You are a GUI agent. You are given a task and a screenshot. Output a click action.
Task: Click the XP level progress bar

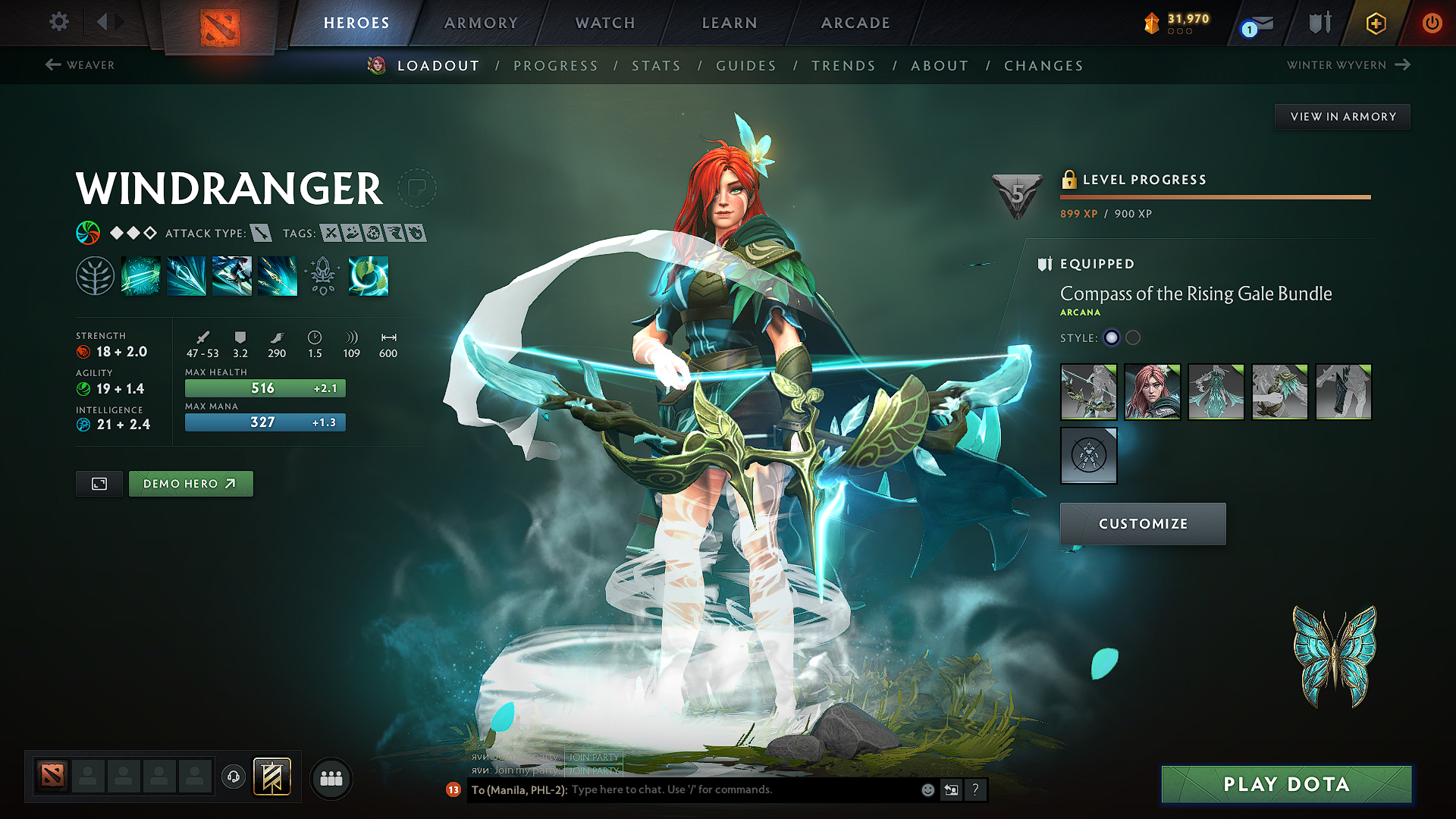(1213, 199)
